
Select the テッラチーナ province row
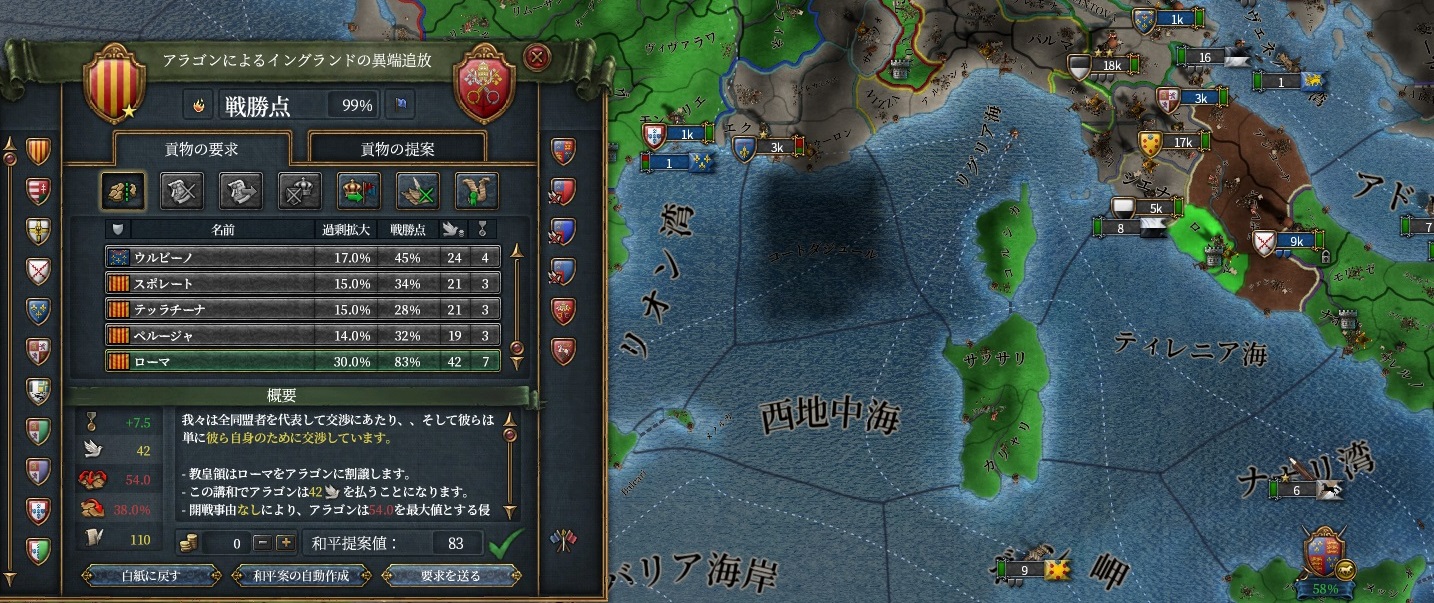(302, 309)
